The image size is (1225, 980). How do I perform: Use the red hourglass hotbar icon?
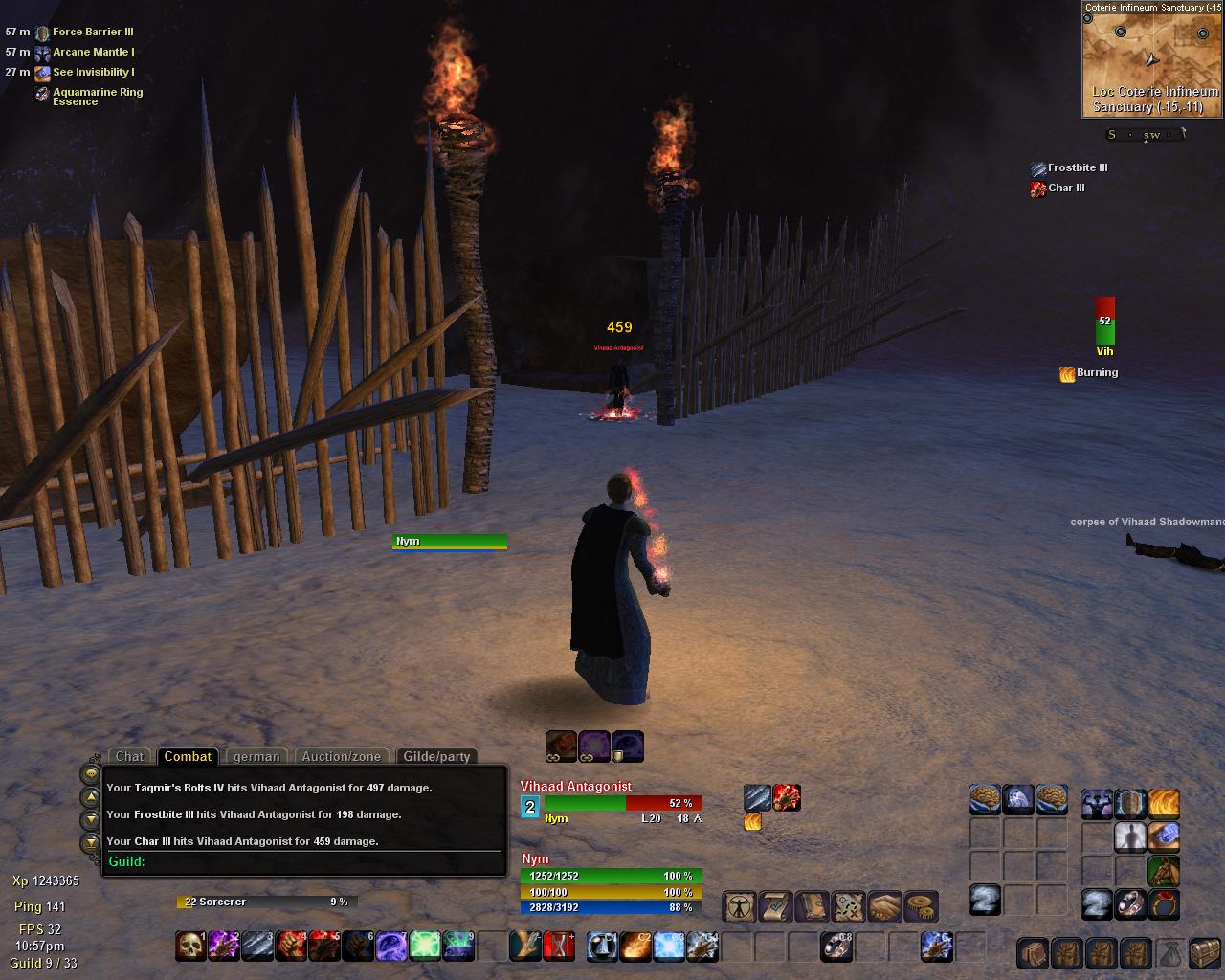tap(559, 947)
